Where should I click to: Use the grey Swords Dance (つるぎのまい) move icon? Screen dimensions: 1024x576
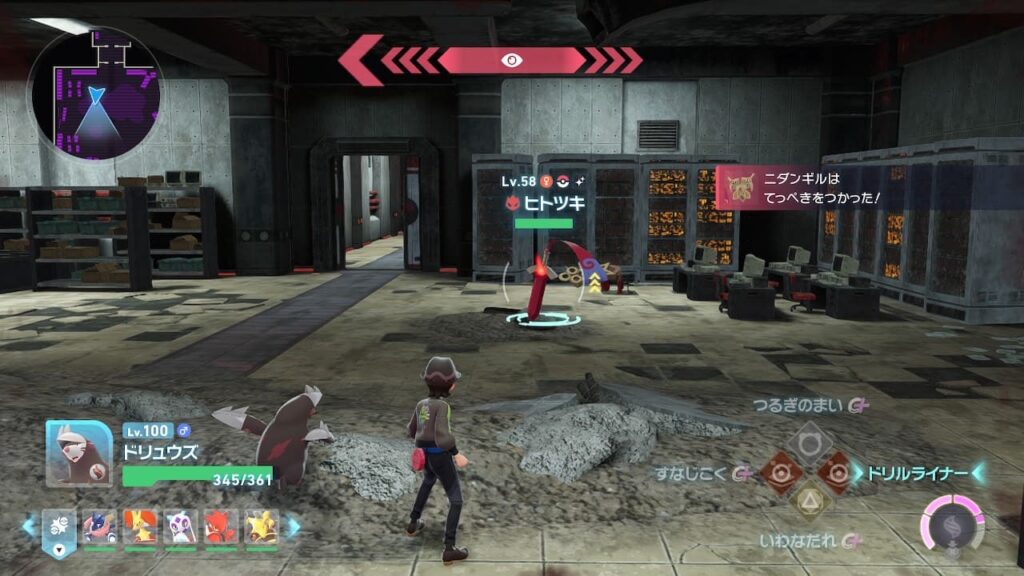pyautogui.click(x=809, y=439)
